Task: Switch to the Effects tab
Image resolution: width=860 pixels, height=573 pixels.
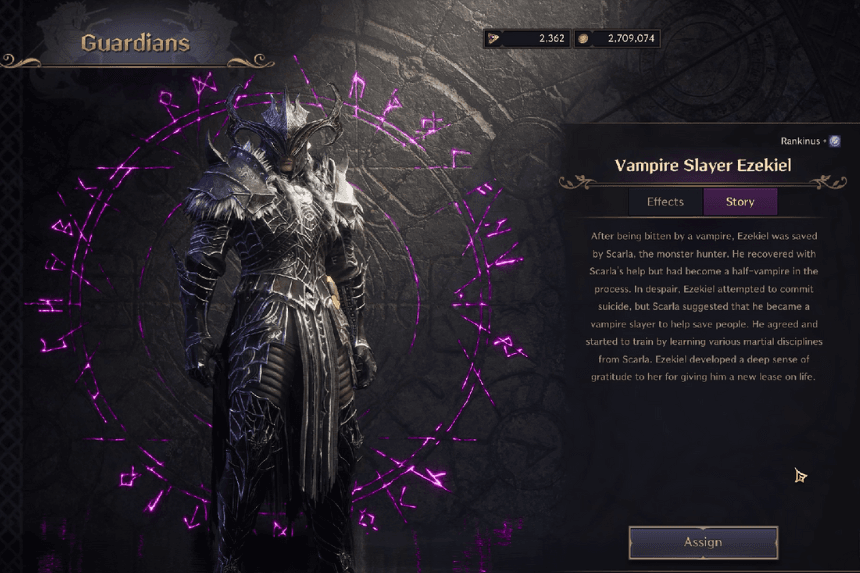Action: tap(665, 202)
